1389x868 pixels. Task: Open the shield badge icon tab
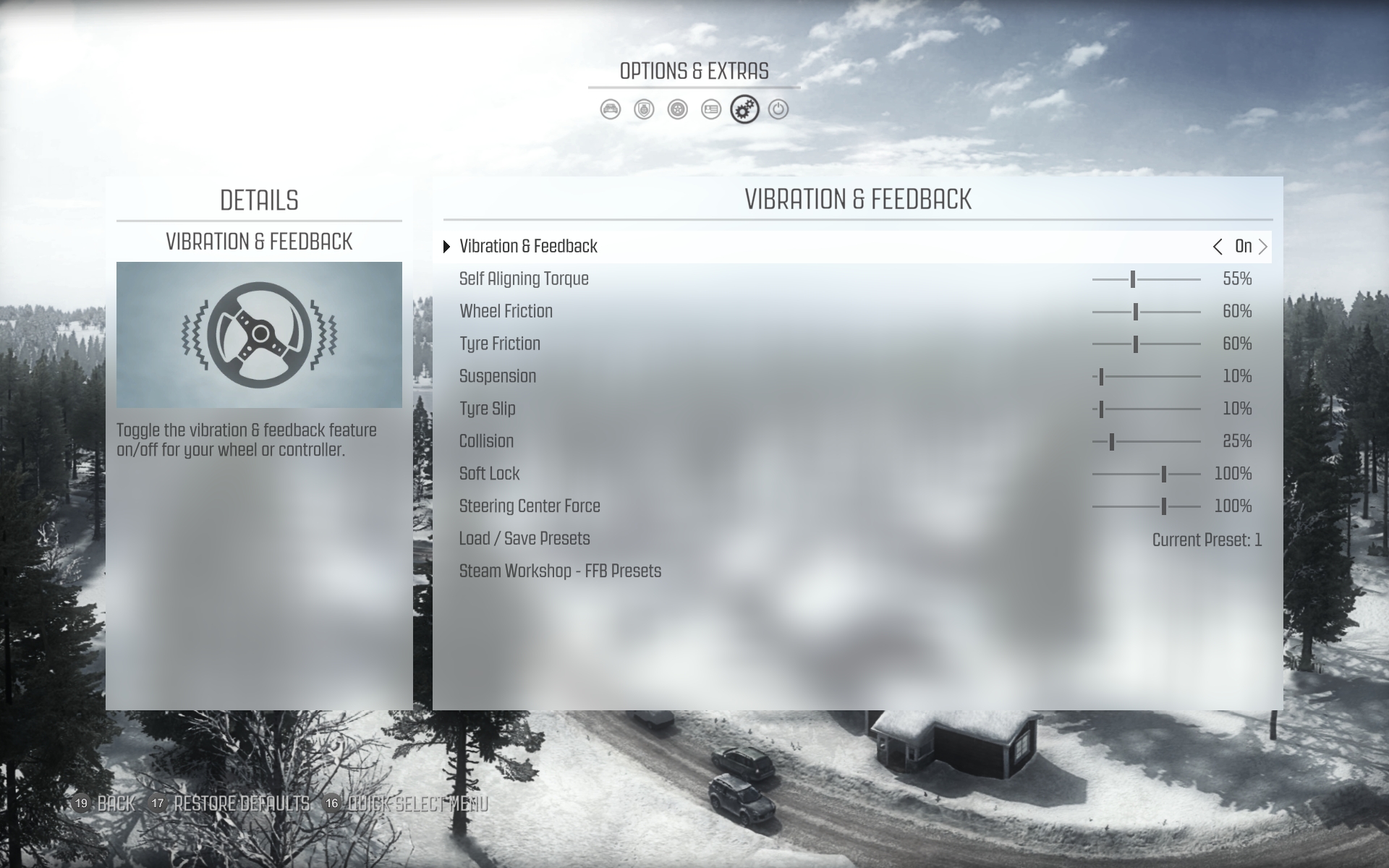pos(644,110)
